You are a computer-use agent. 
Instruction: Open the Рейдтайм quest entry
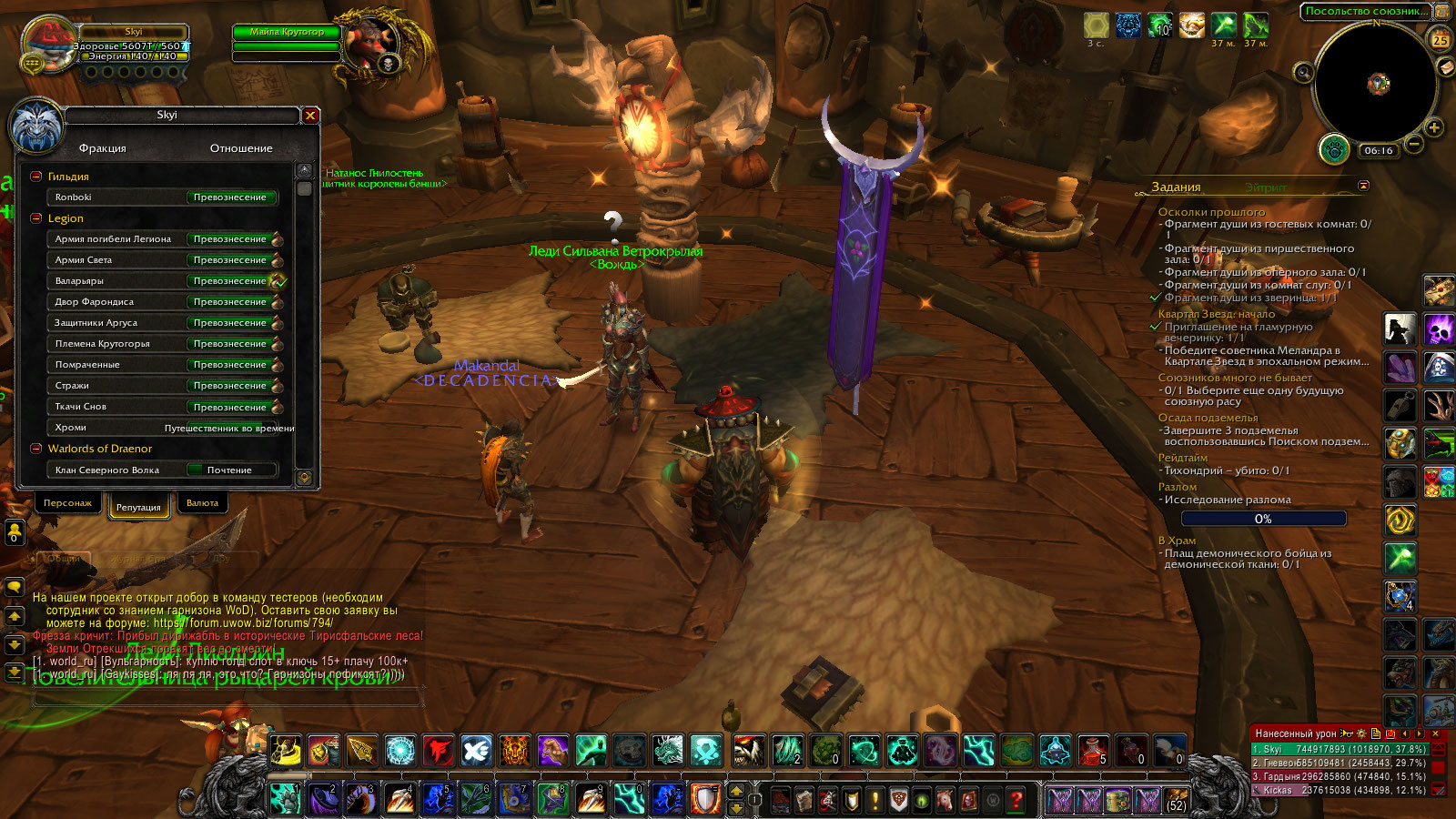(1183, 458)
